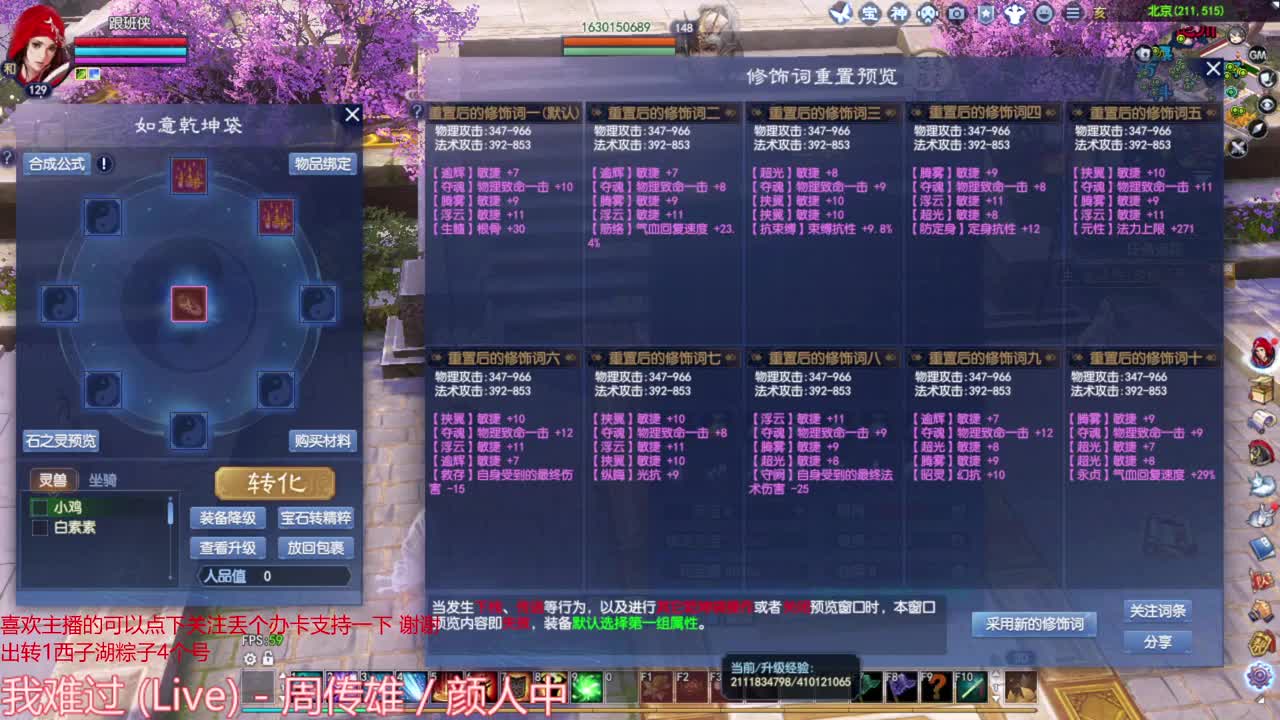The height and width of the screenshot is (720, 1280).
Task: Click the settings gear next to the FPS counter
Action: 249,656
